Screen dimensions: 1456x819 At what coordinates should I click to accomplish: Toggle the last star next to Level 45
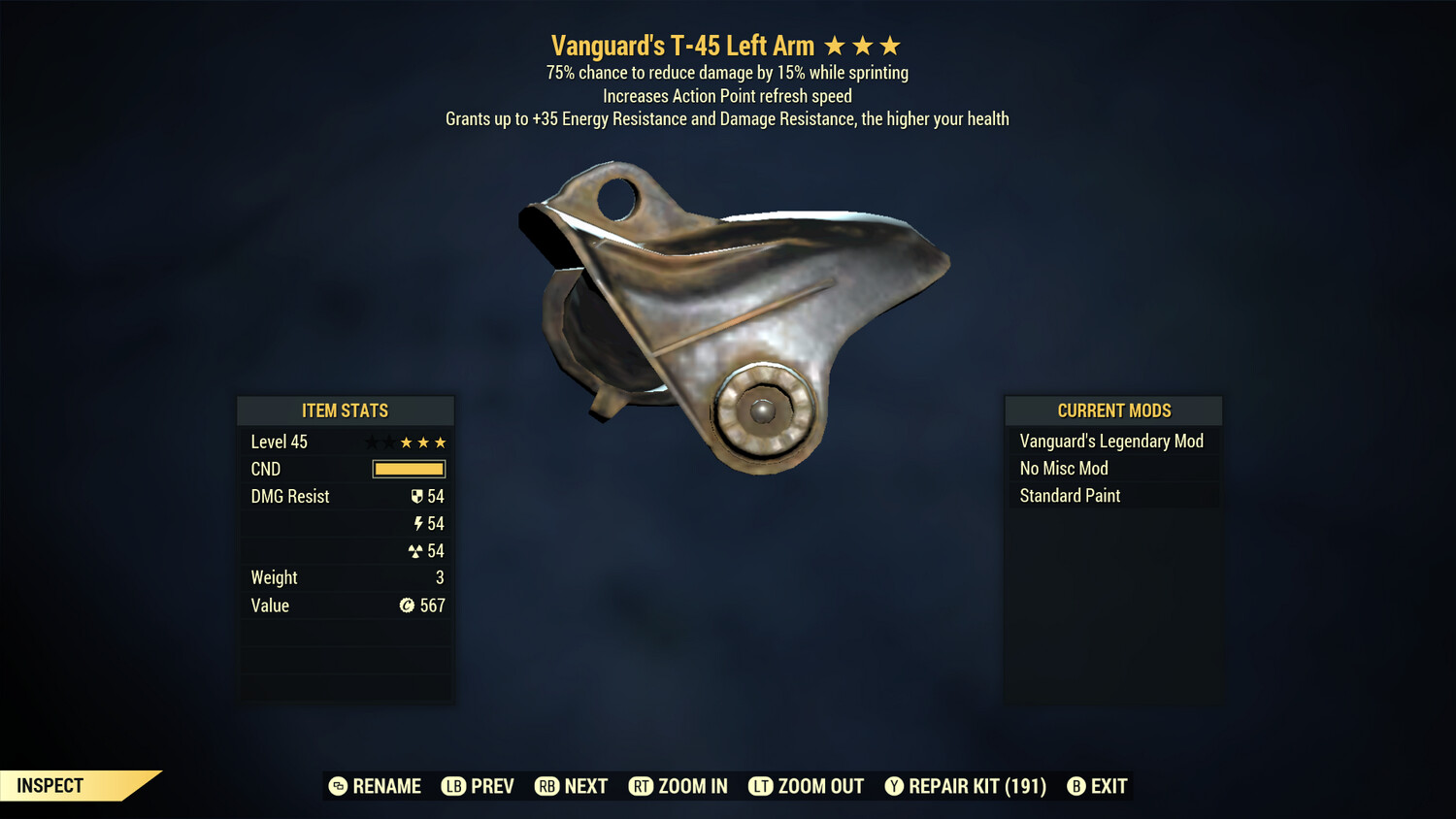[x=442, y=442]
